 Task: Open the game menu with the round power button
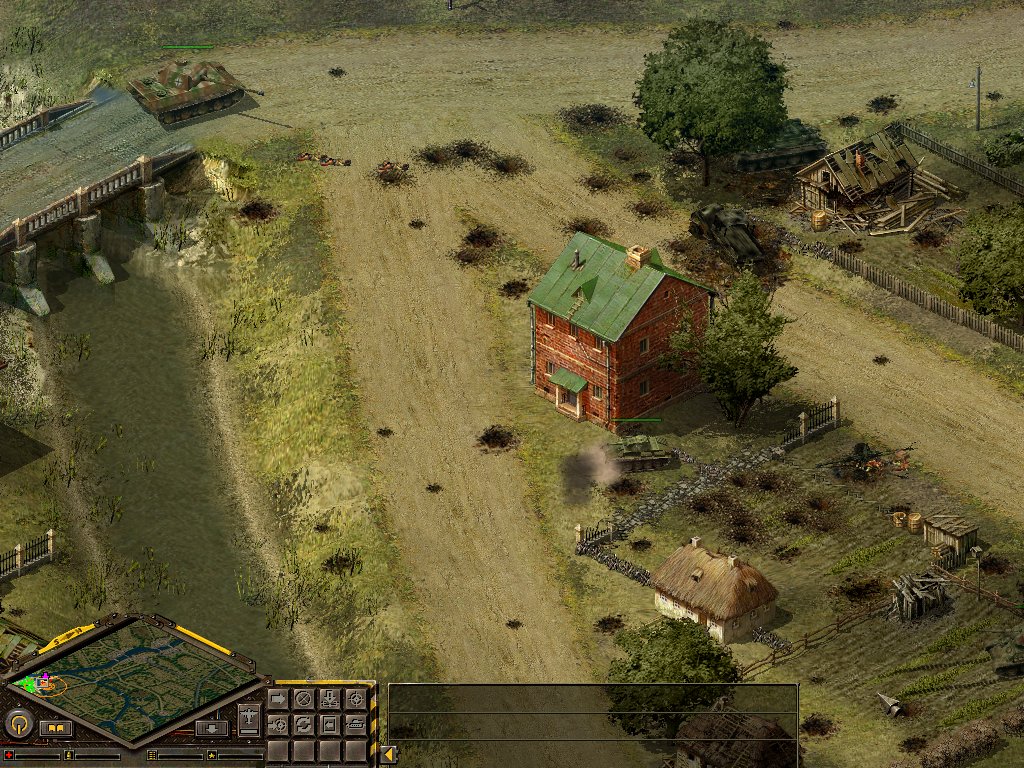click(x=17, y=724)
